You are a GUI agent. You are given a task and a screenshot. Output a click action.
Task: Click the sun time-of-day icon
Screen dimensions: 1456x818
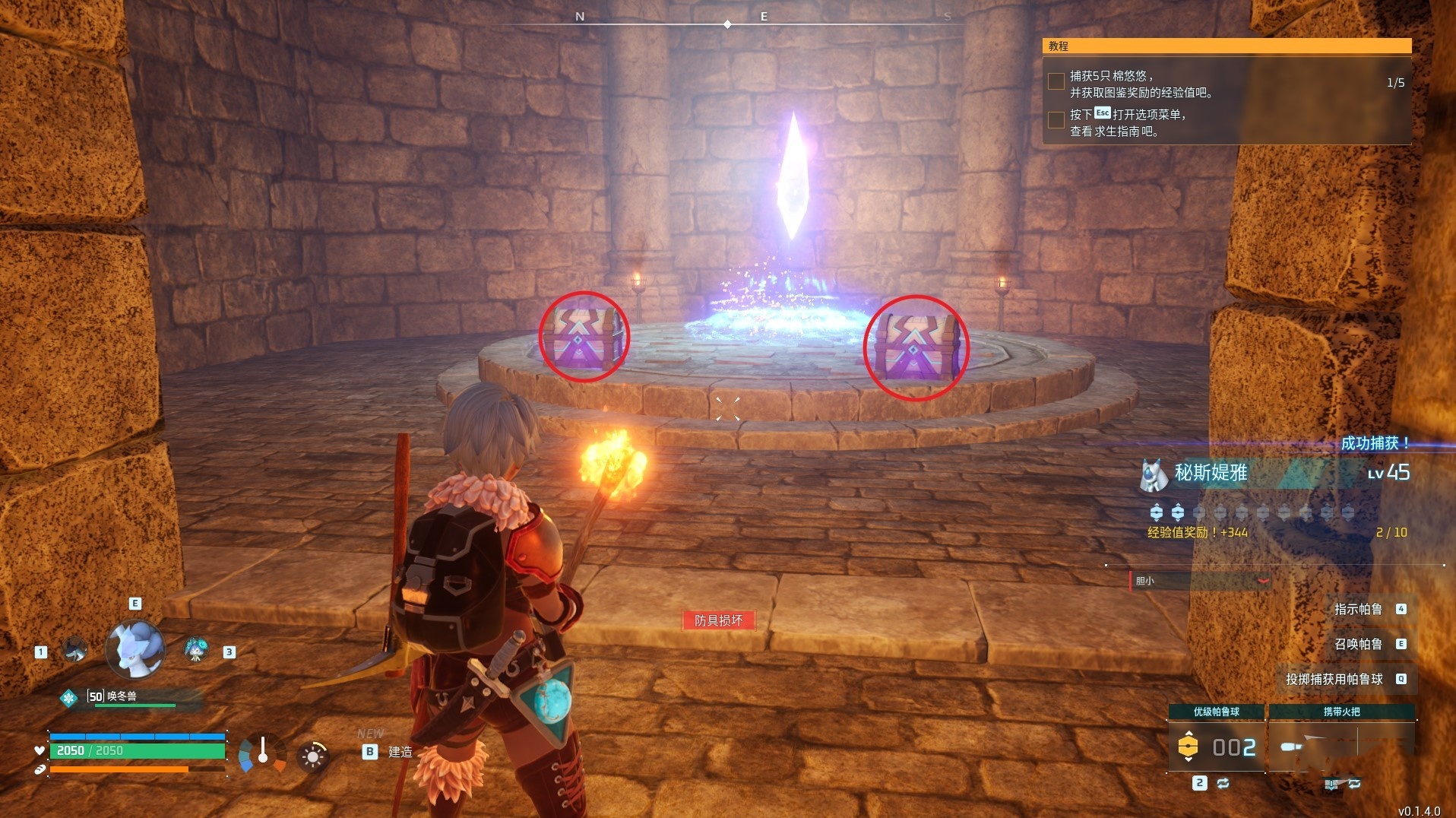pos(312,756)
